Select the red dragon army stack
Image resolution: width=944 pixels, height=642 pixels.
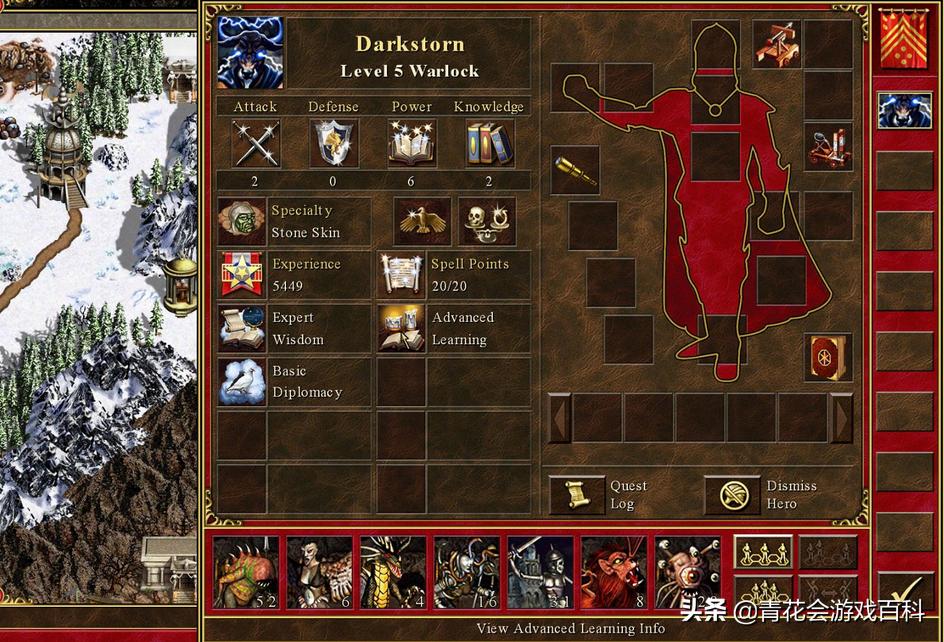(613, 572)
